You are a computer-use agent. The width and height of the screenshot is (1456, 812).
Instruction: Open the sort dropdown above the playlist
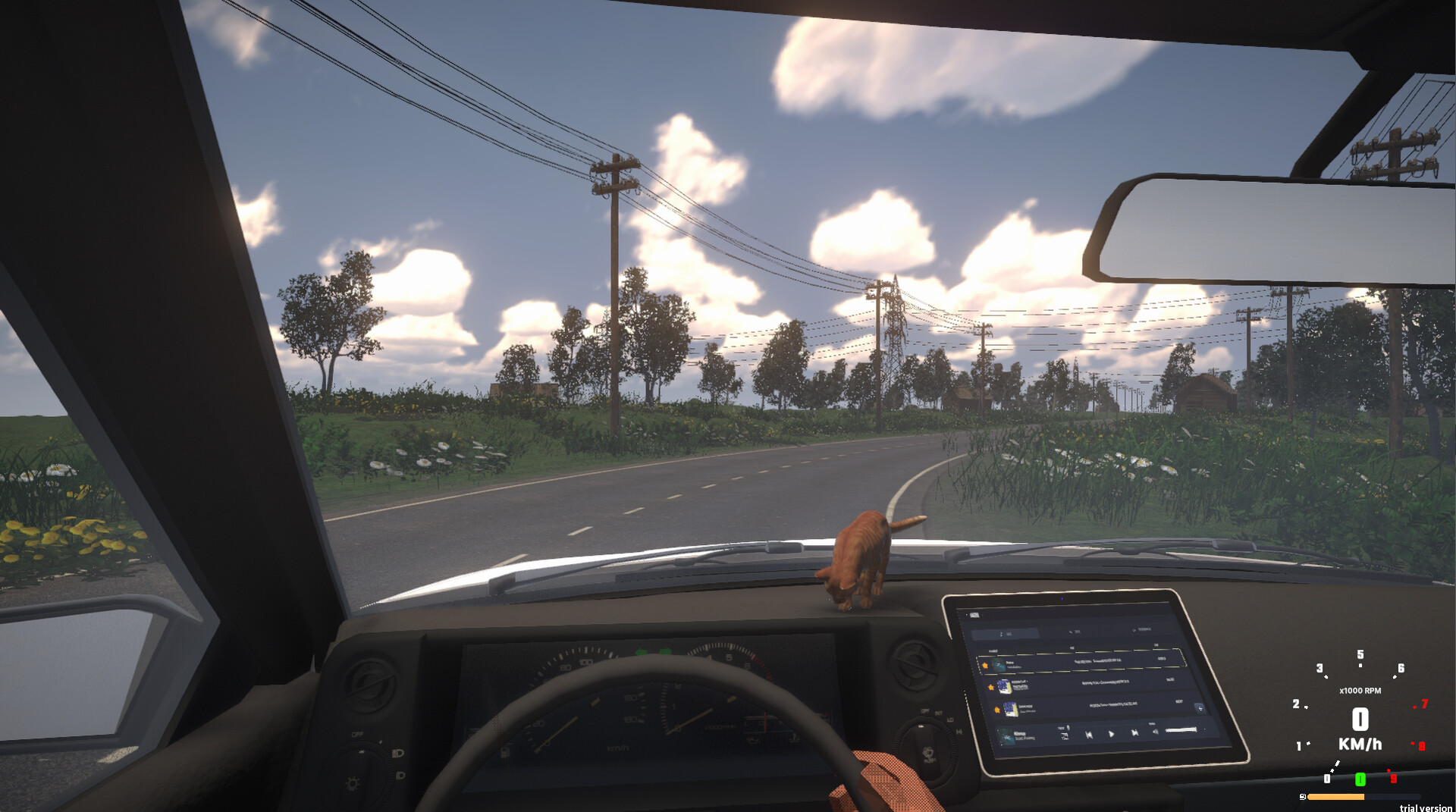tap(1006, 632)
